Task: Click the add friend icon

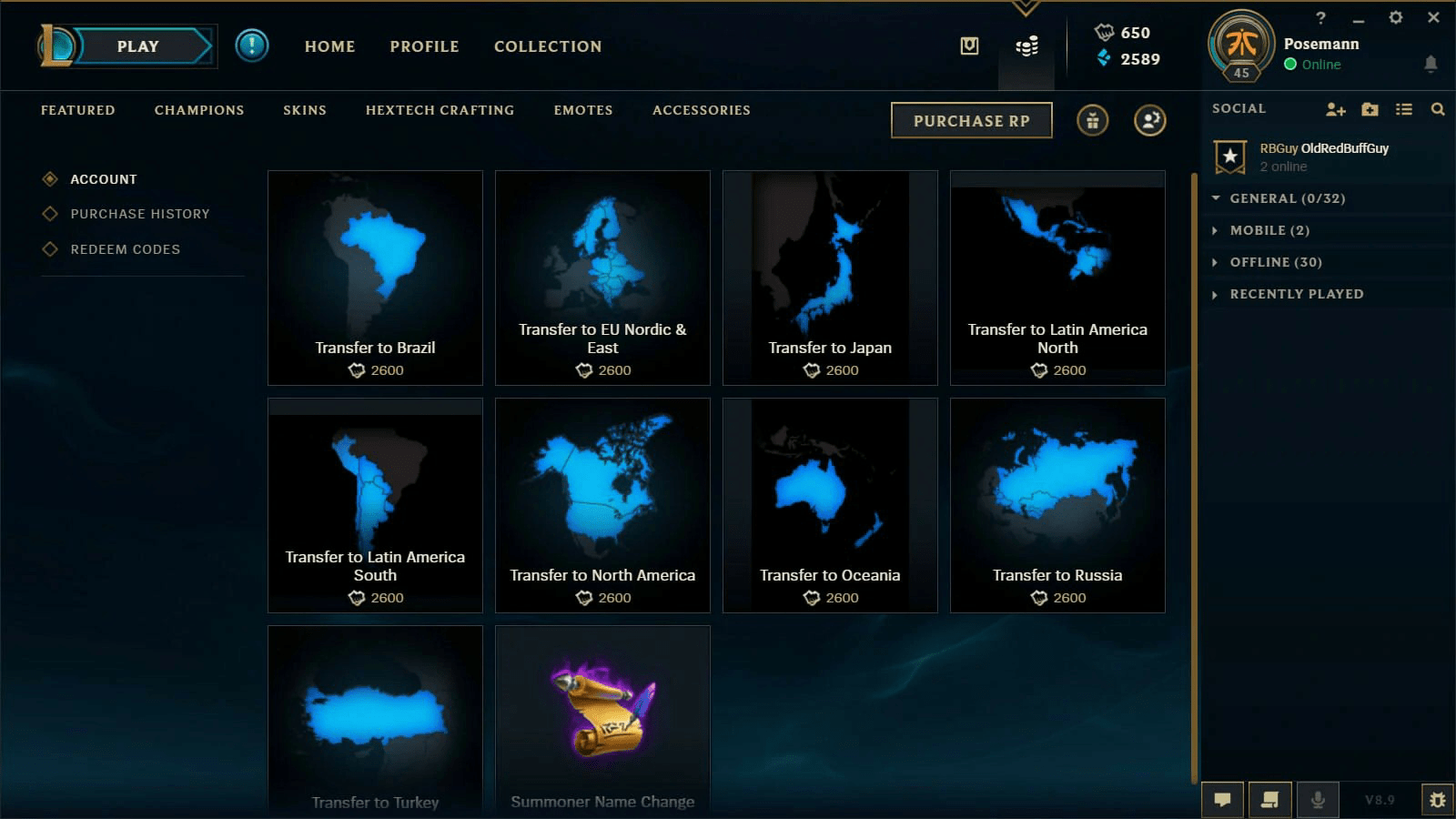Action: [1335, 109]
